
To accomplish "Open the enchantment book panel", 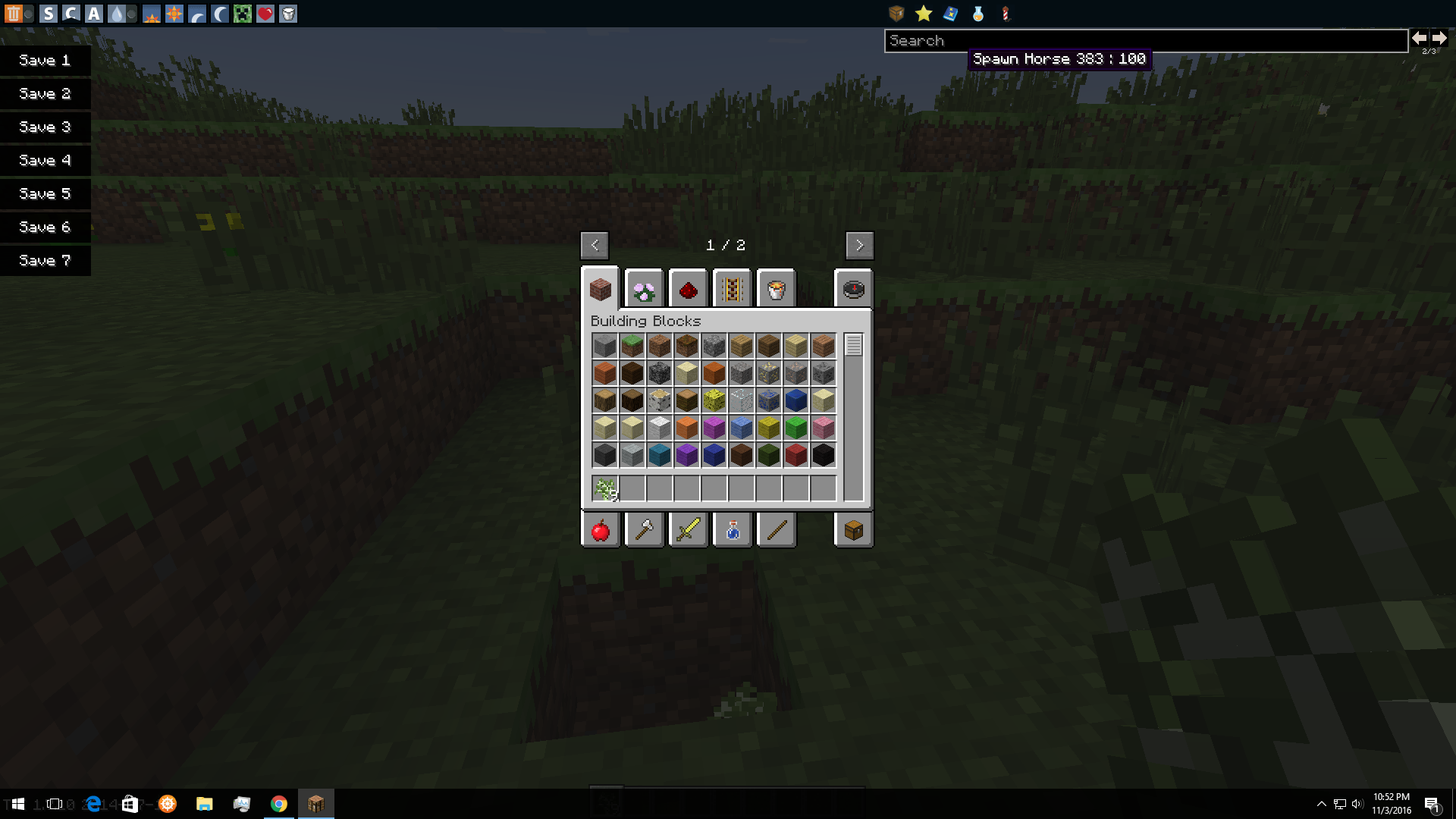I will point(951,13).
